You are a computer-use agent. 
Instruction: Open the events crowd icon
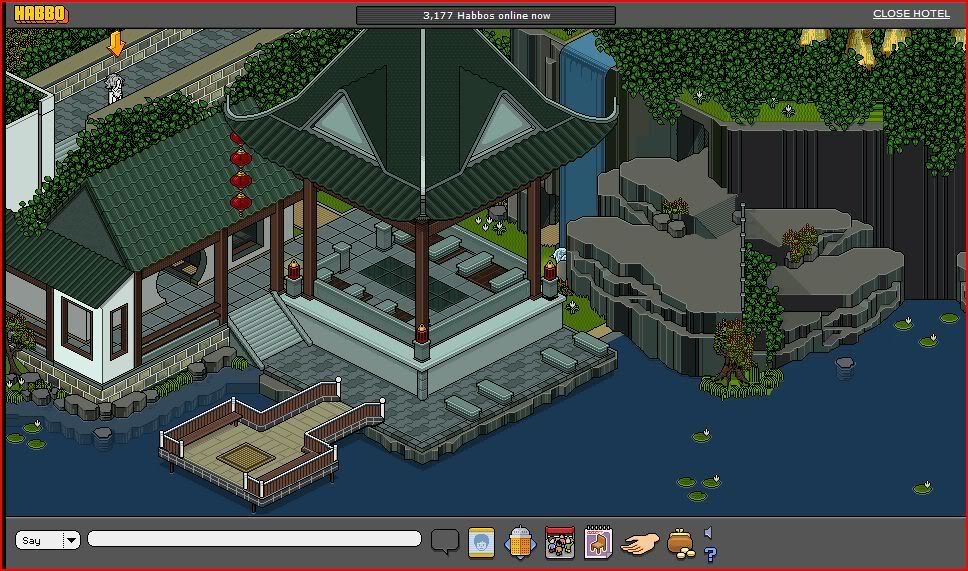click(560, 542)
